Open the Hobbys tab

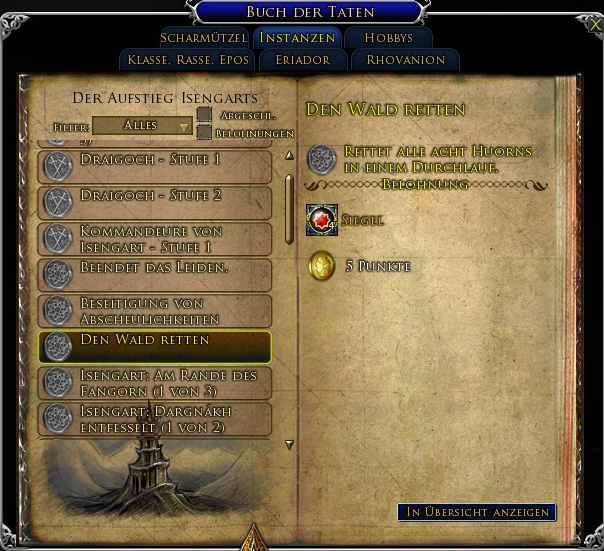388,38
